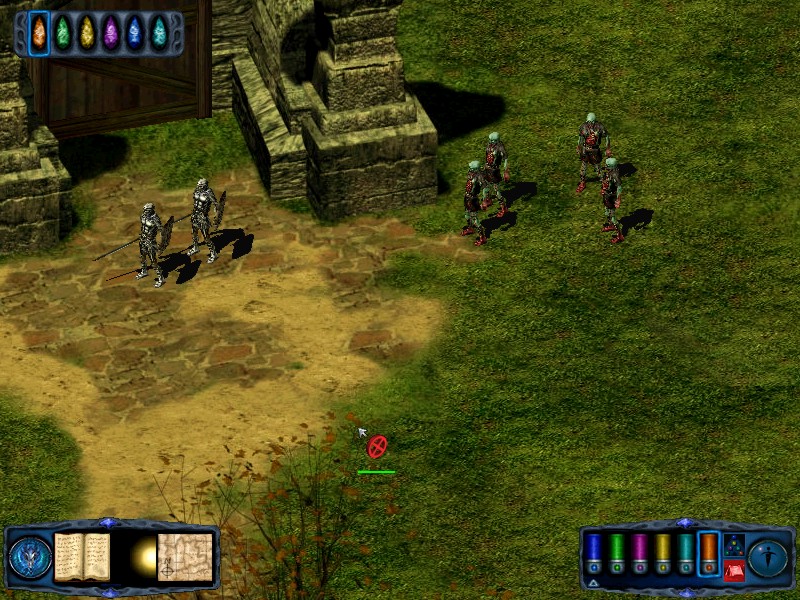Open the journal book
This screenshot has height=600, width=800.
point(82,556)
